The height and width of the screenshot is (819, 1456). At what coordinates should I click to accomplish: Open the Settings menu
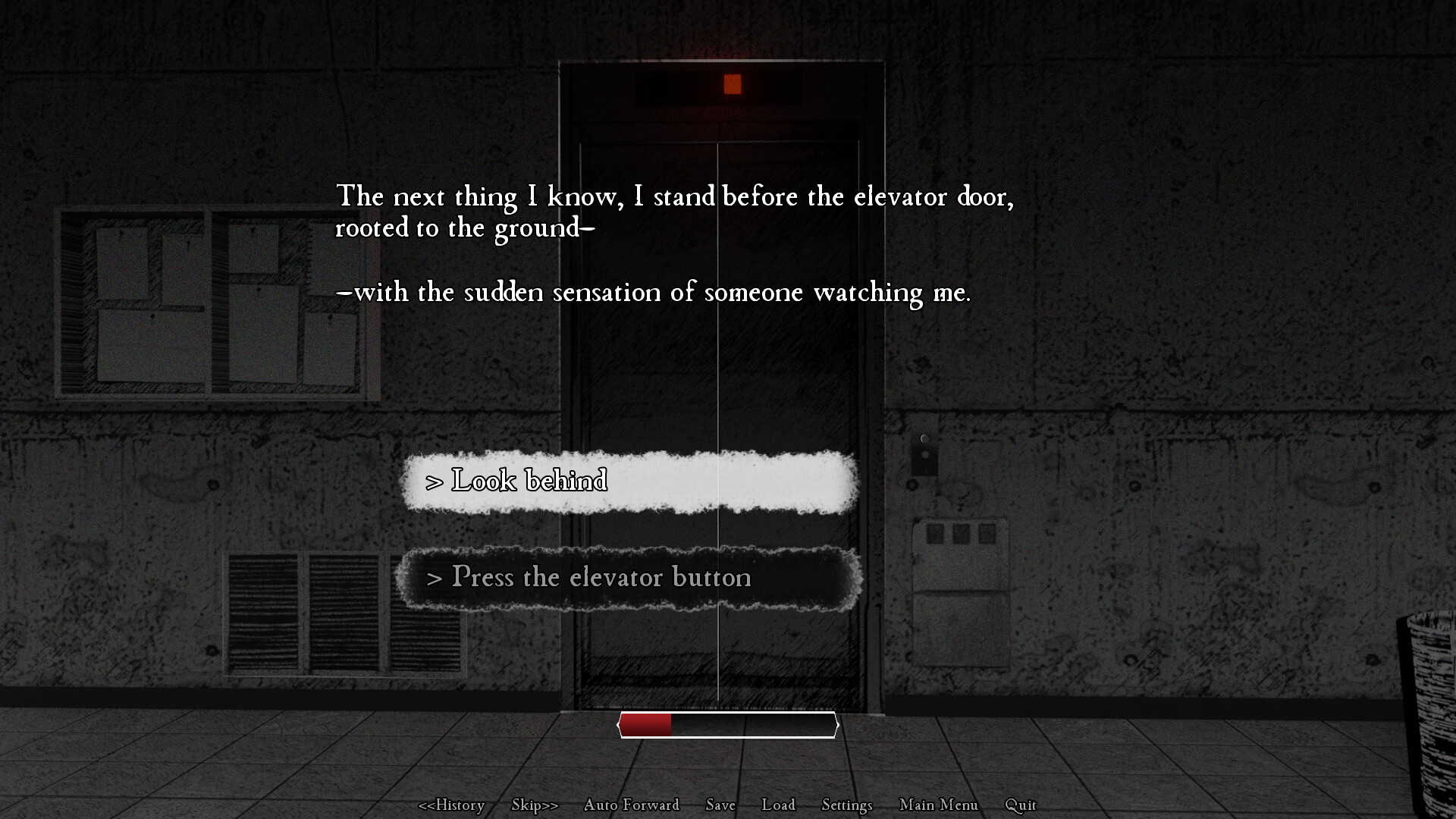[846, 805]
